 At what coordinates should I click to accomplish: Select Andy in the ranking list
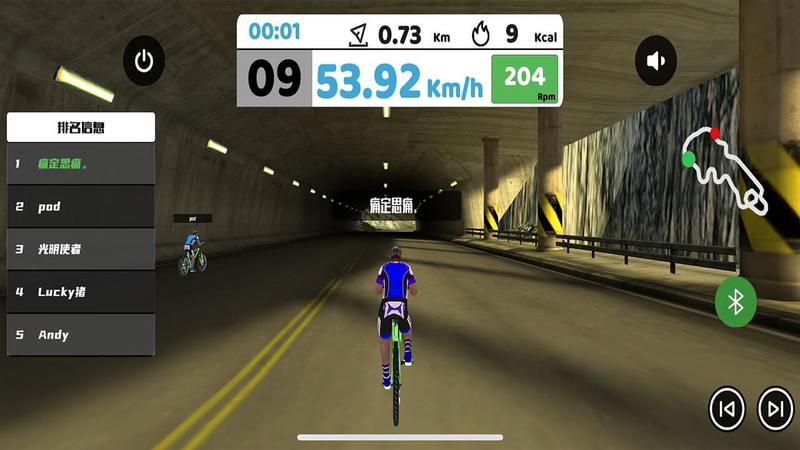tap(81, 335)
